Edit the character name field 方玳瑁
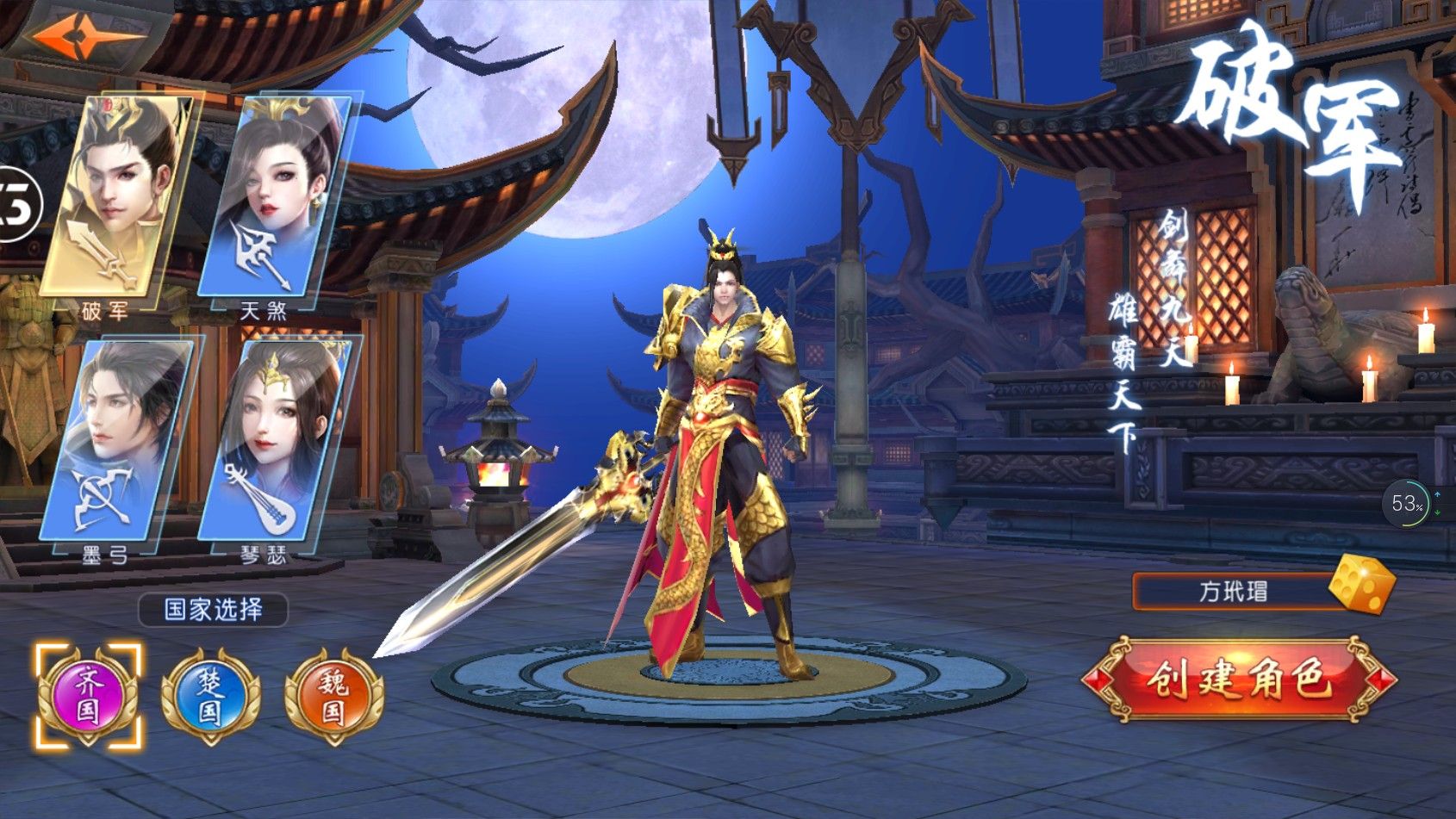The height and width of the screenshot is (819, 1456). pyautogui.click(x=1232, y=592)
